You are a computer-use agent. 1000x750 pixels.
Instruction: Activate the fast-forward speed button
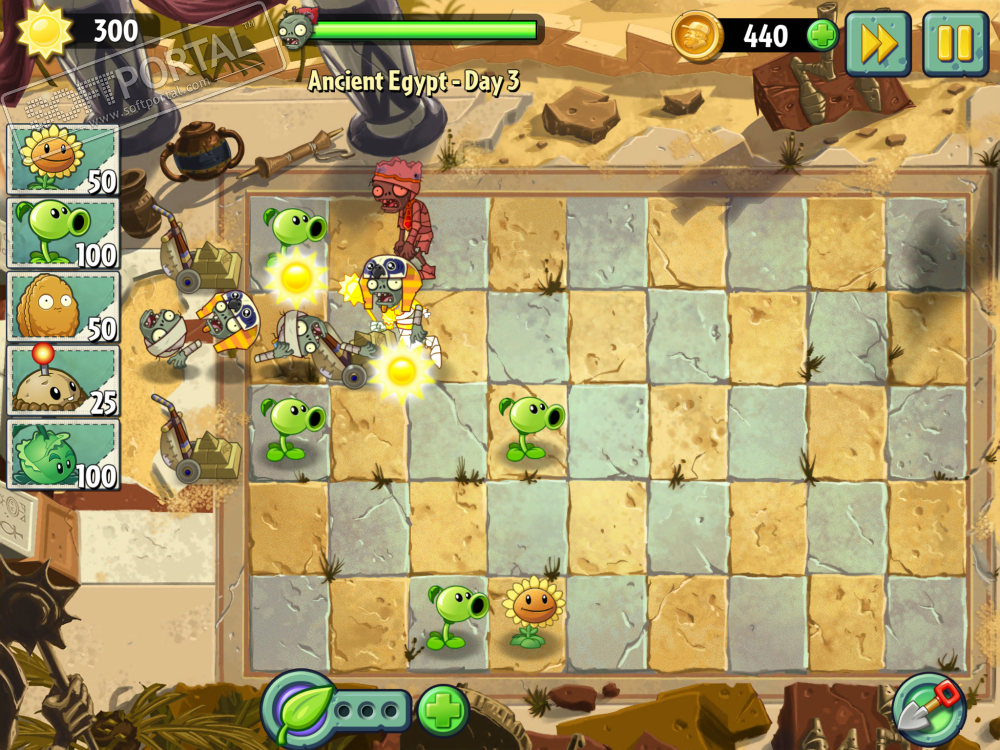click(877, 43)
